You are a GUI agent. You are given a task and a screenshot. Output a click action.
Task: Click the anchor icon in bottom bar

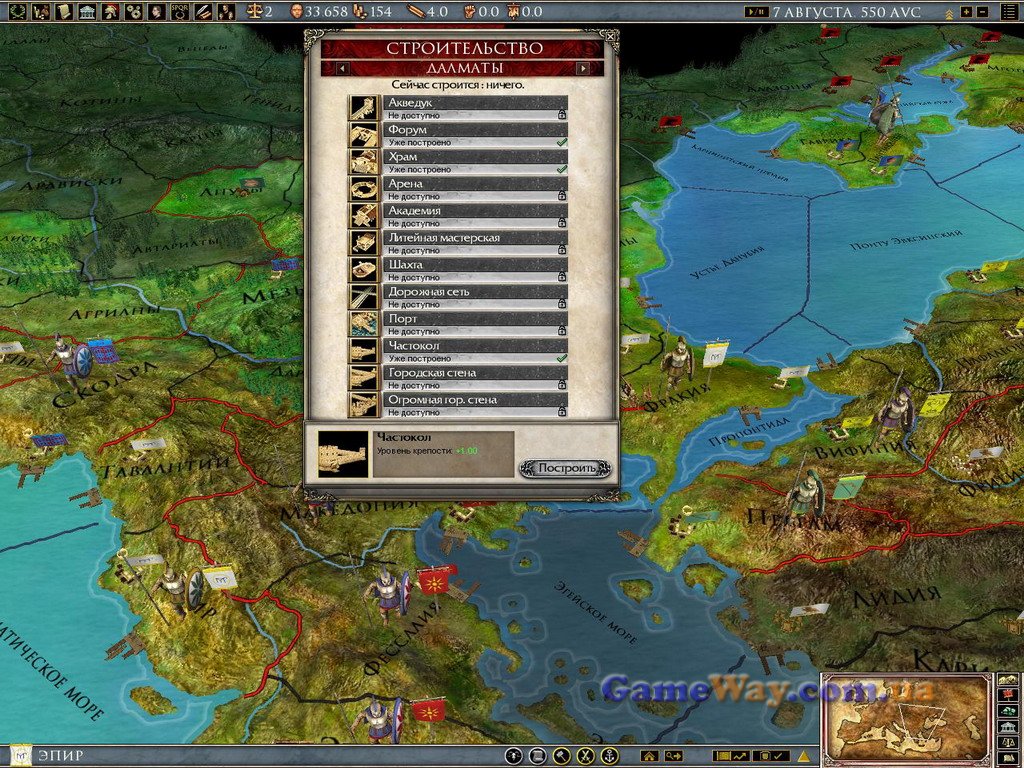pyautogui.click(x=609, y=756)
